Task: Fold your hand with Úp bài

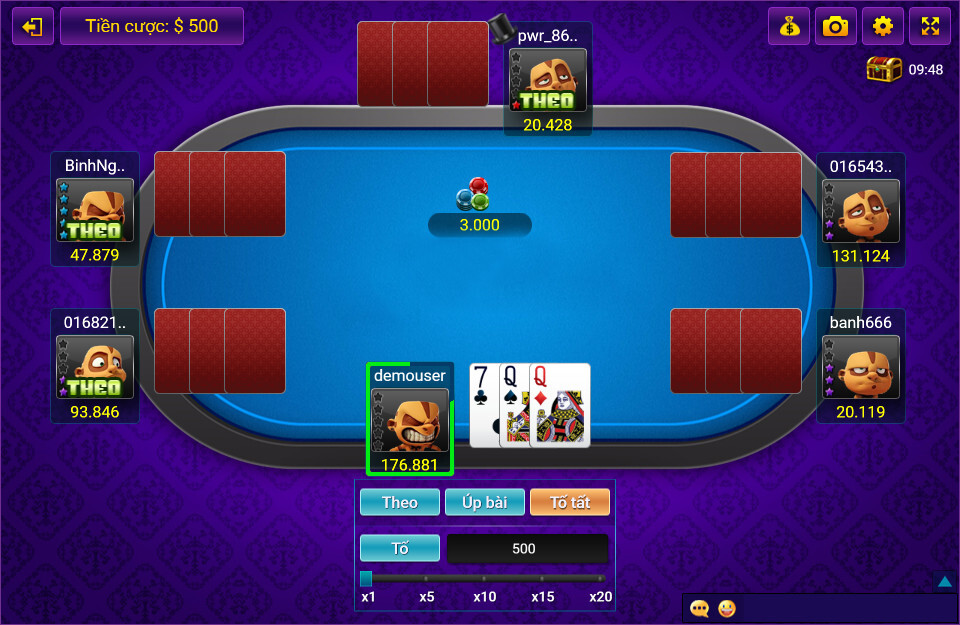Action: (x=485, y=502)
